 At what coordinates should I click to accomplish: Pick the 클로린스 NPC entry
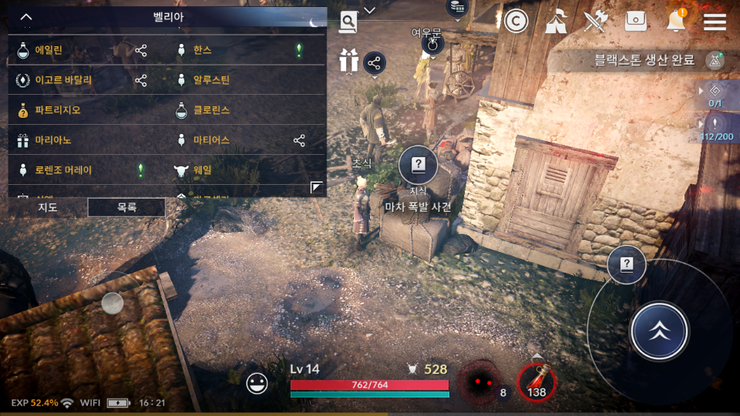pos(211,110)
